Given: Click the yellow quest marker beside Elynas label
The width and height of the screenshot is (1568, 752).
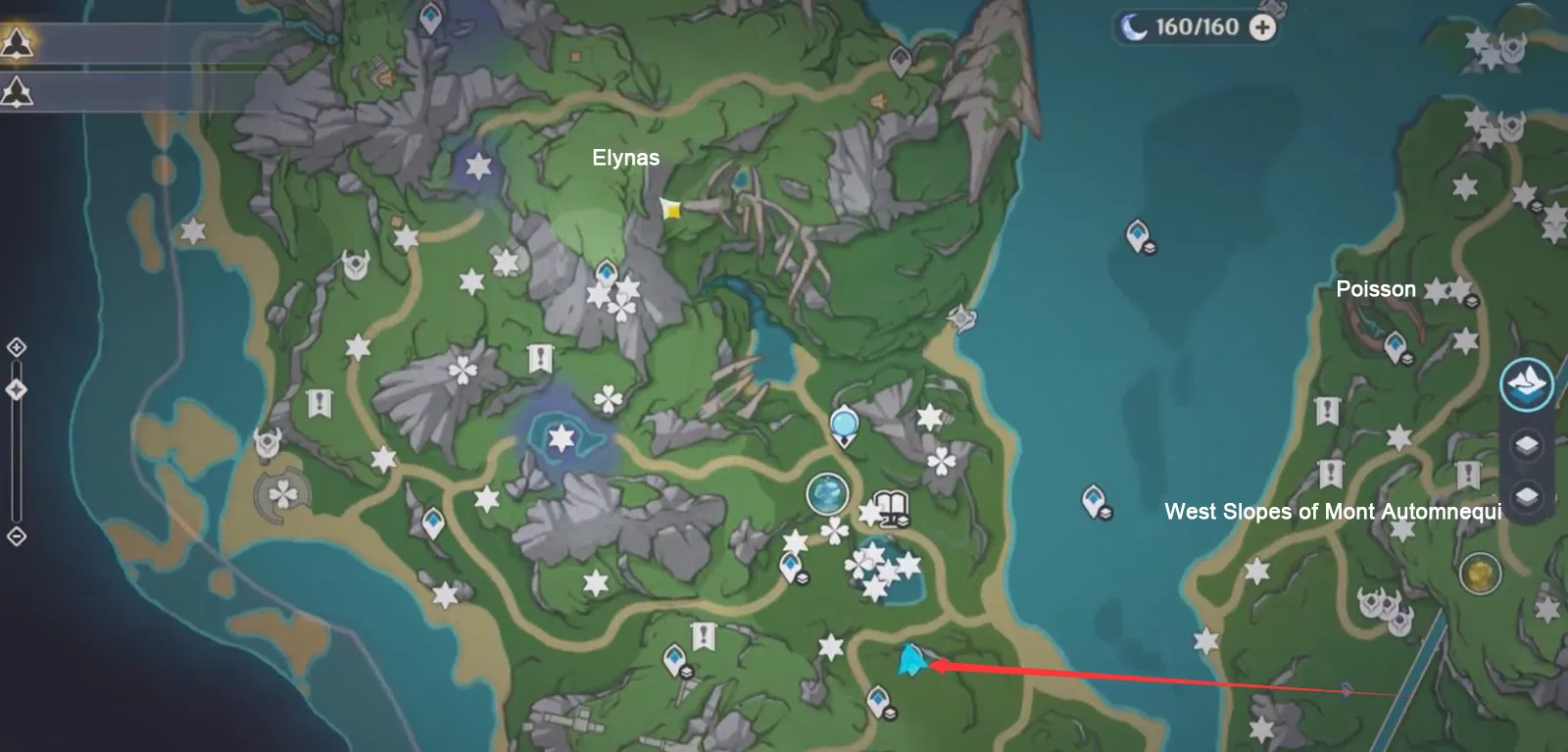Looking at the screenshot, I should pyautogui.click(x=674, y=209).
